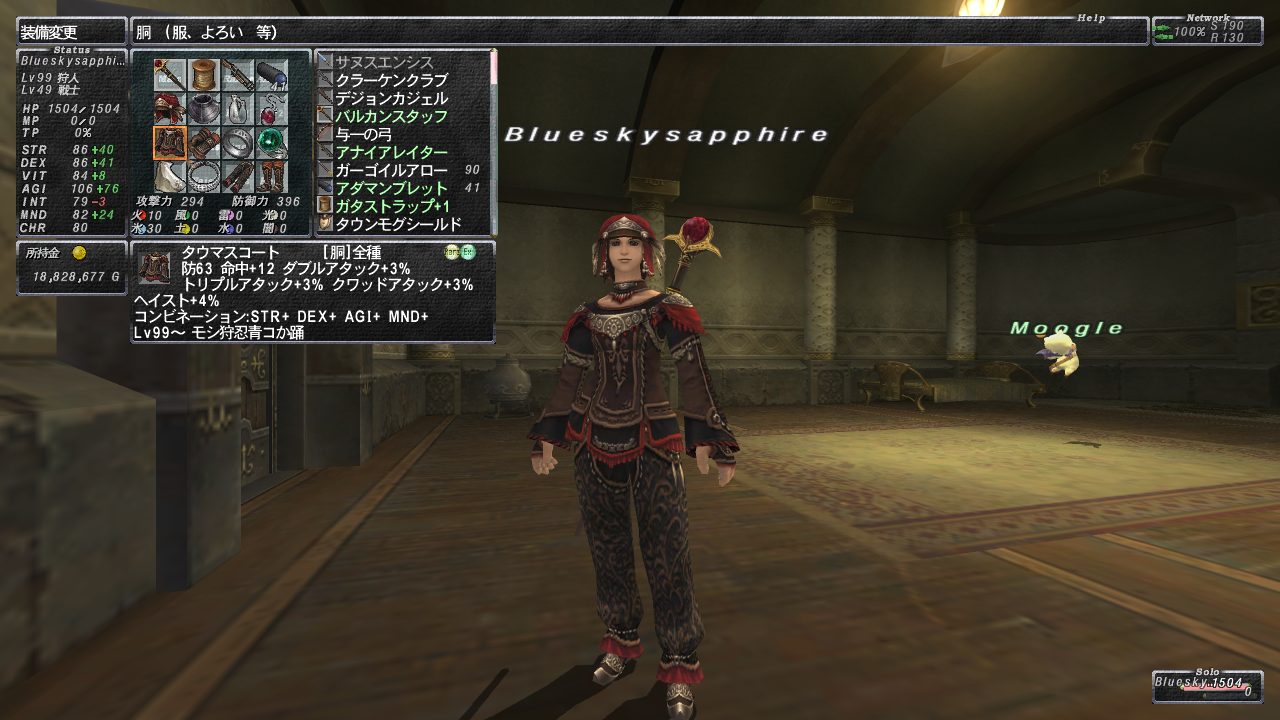Select the emerald green ring slot

[272, 143]
